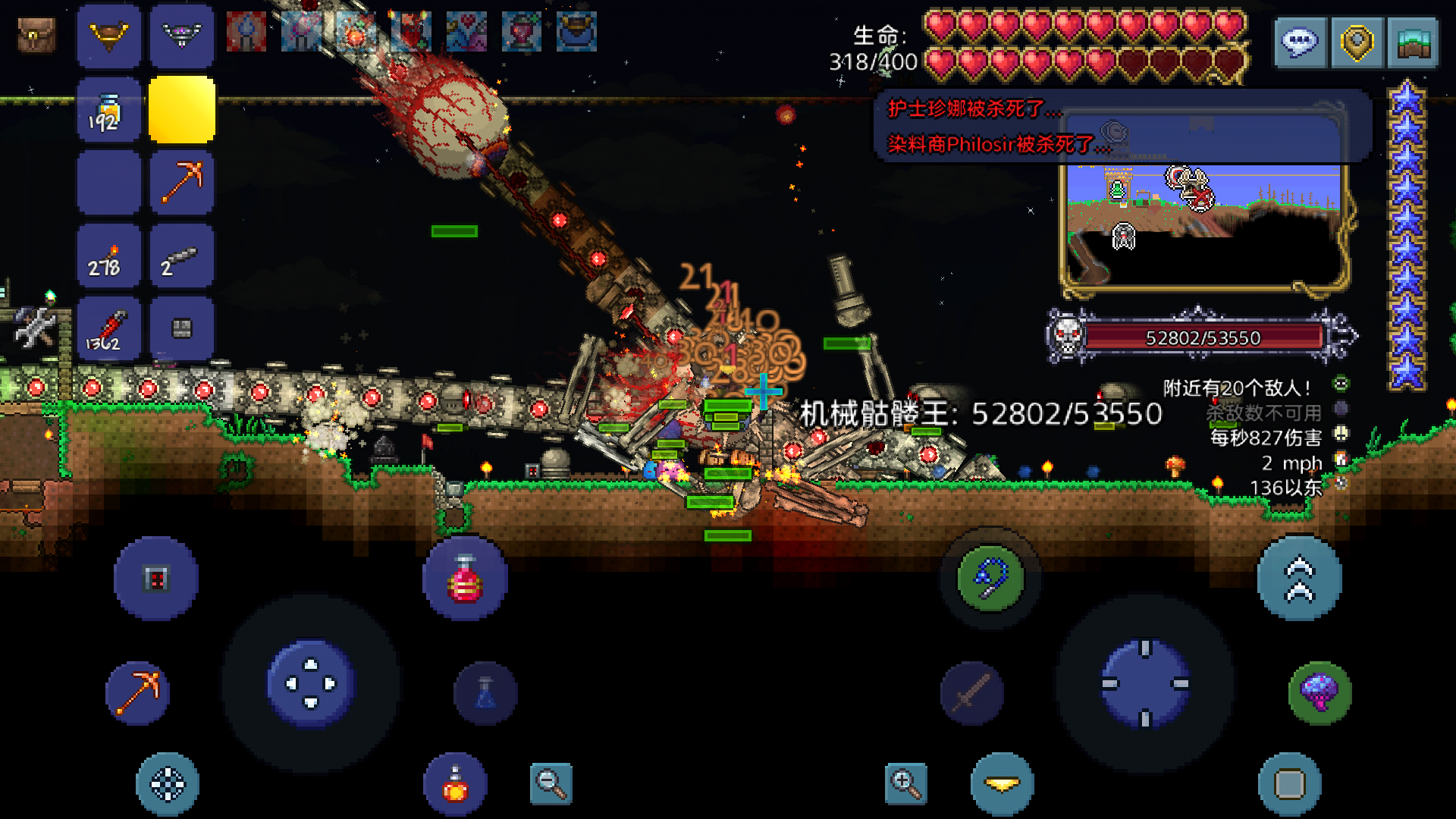This screenshot has height=819, width=1456.
Task: Use the quick heal potion button
Action: [x=464, y=579]
